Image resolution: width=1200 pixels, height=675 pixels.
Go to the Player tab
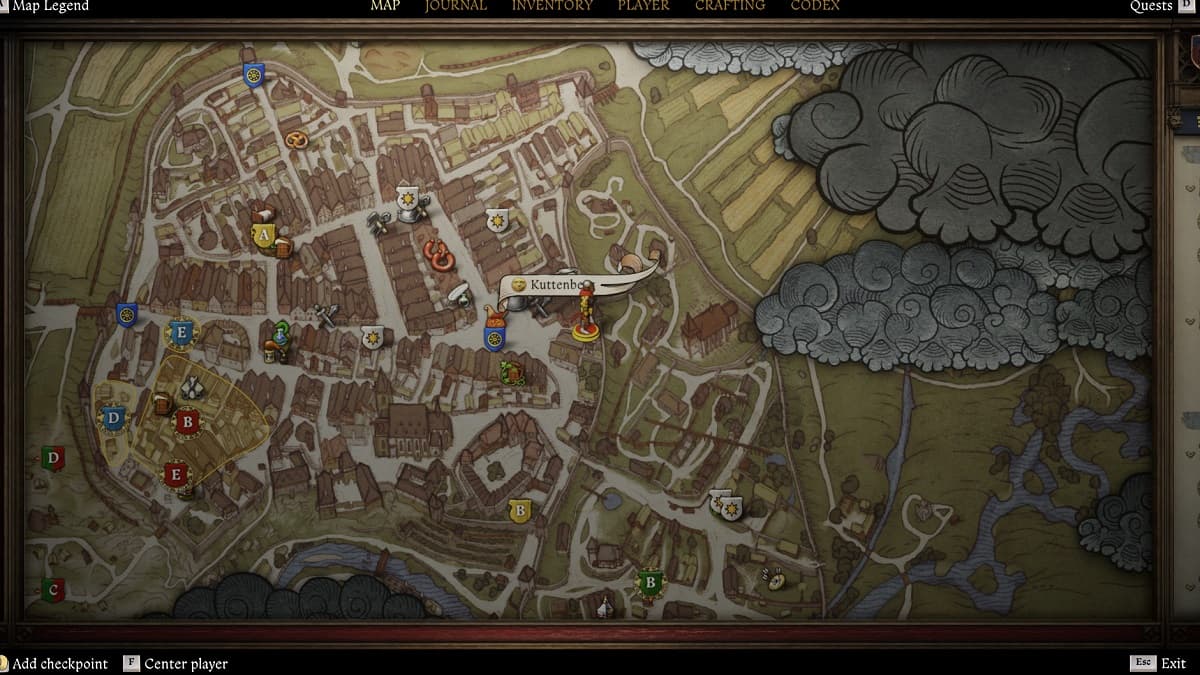click(643, 6)
